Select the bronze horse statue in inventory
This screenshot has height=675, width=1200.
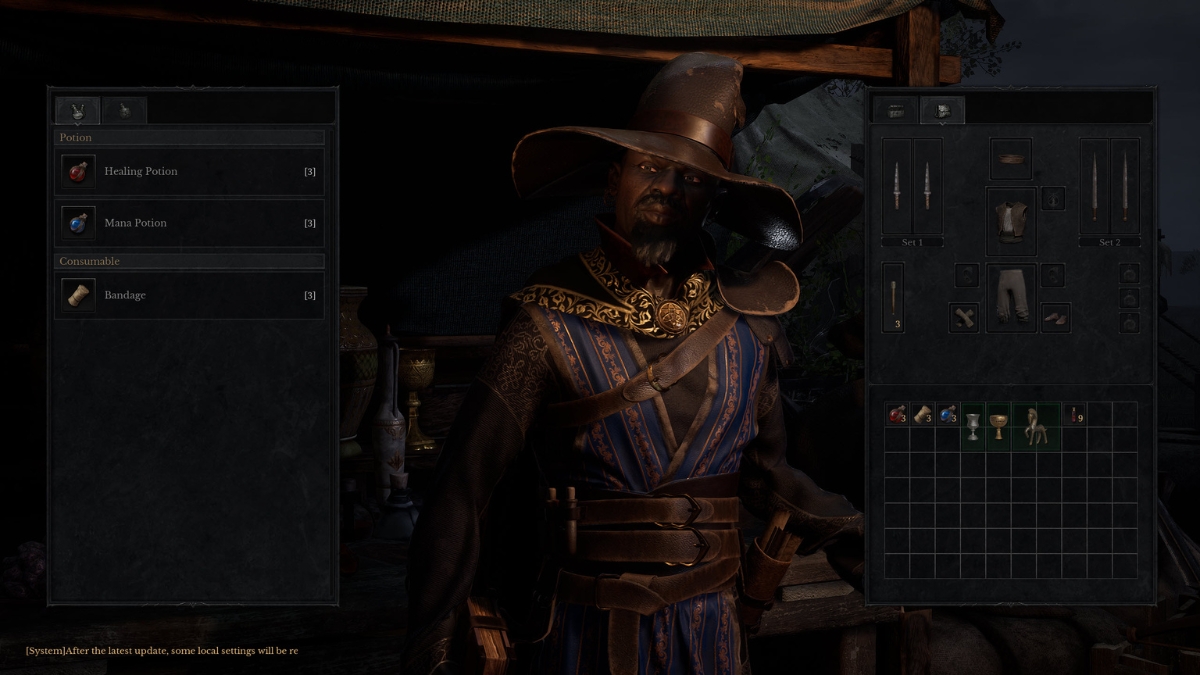1036,425
